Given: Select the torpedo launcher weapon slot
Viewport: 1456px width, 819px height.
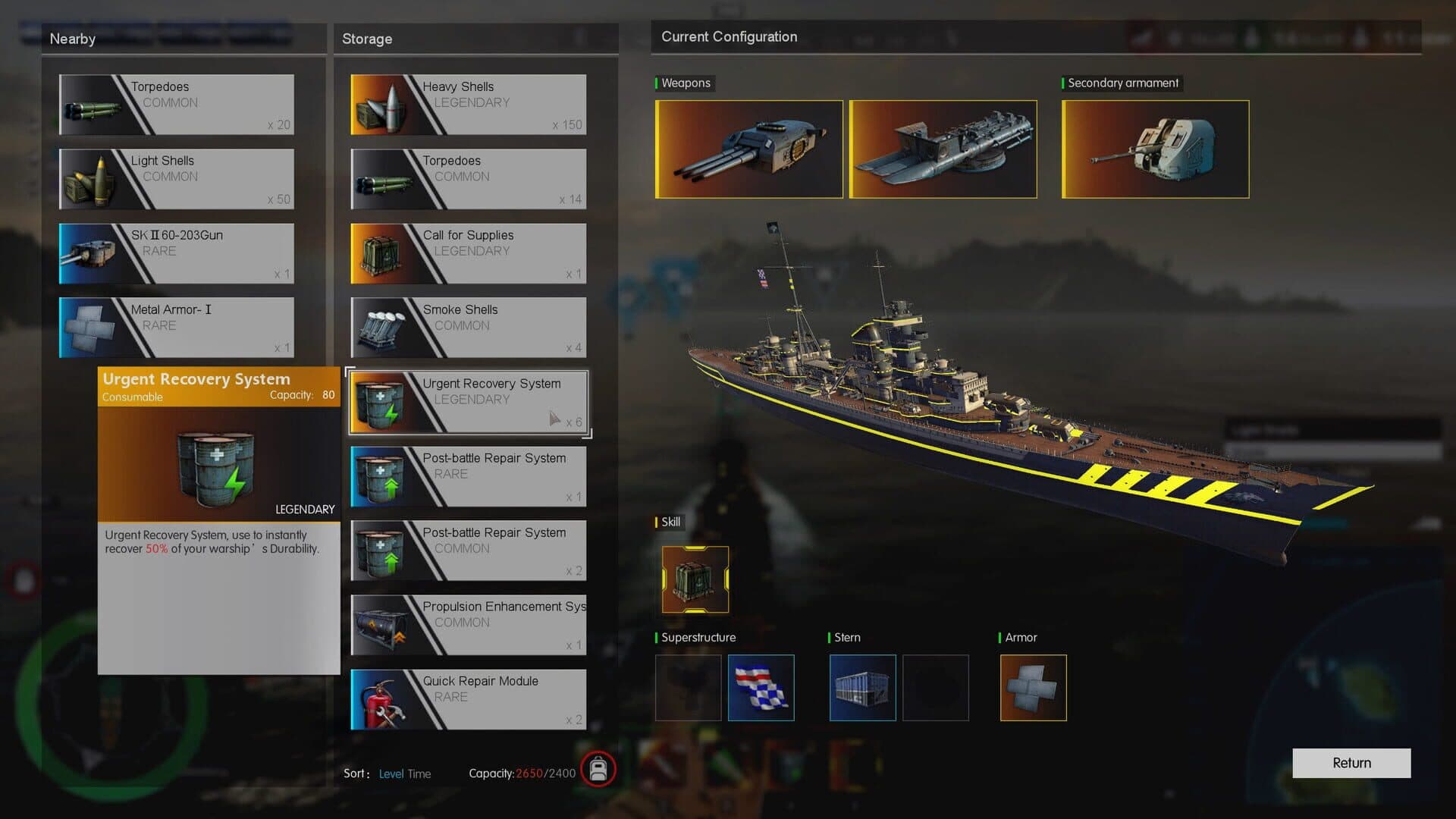Looking at the screenshot, I should click(x=943, y=149).
